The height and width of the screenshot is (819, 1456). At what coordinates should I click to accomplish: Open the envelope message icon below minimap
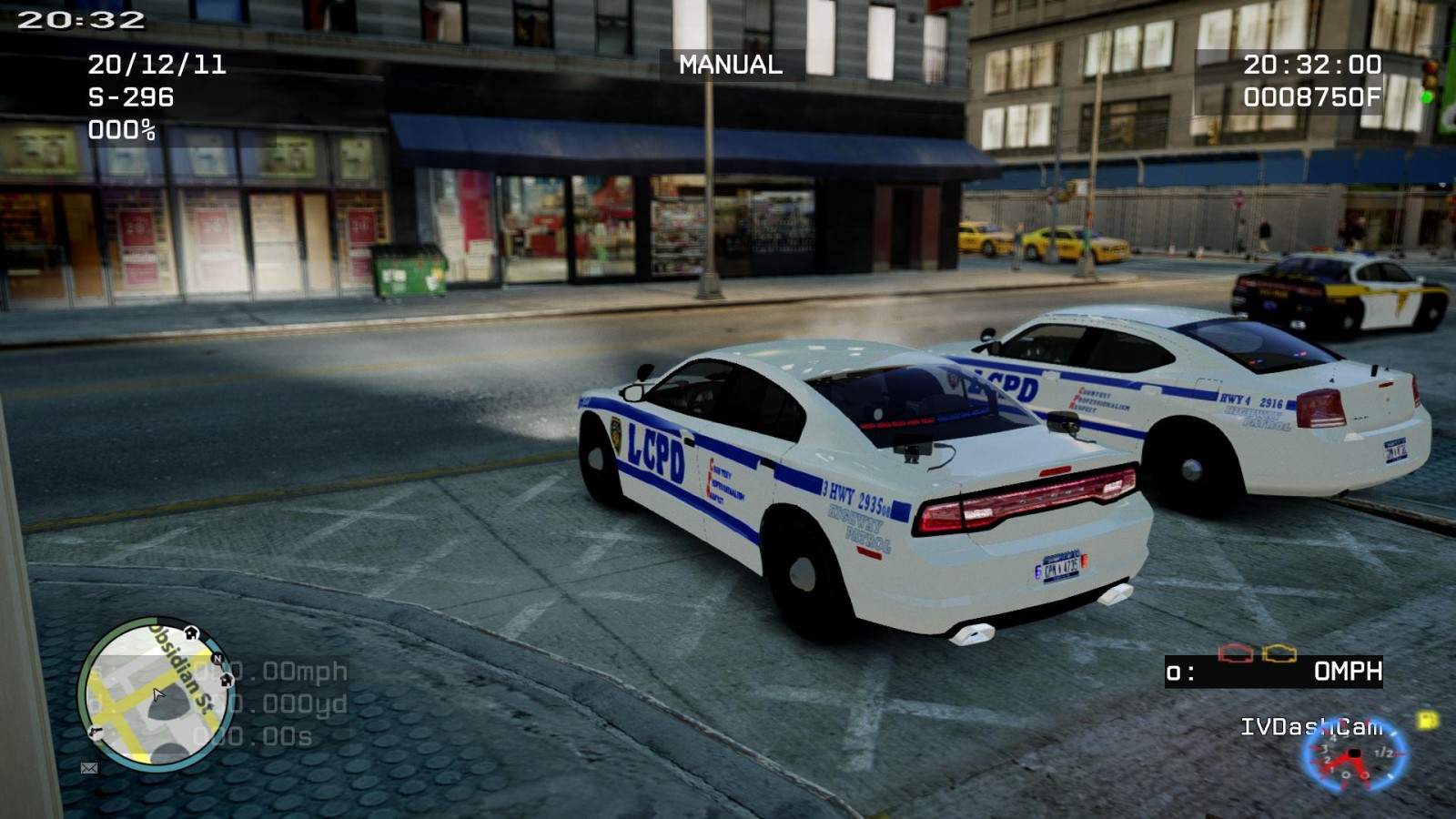point(89,768)
